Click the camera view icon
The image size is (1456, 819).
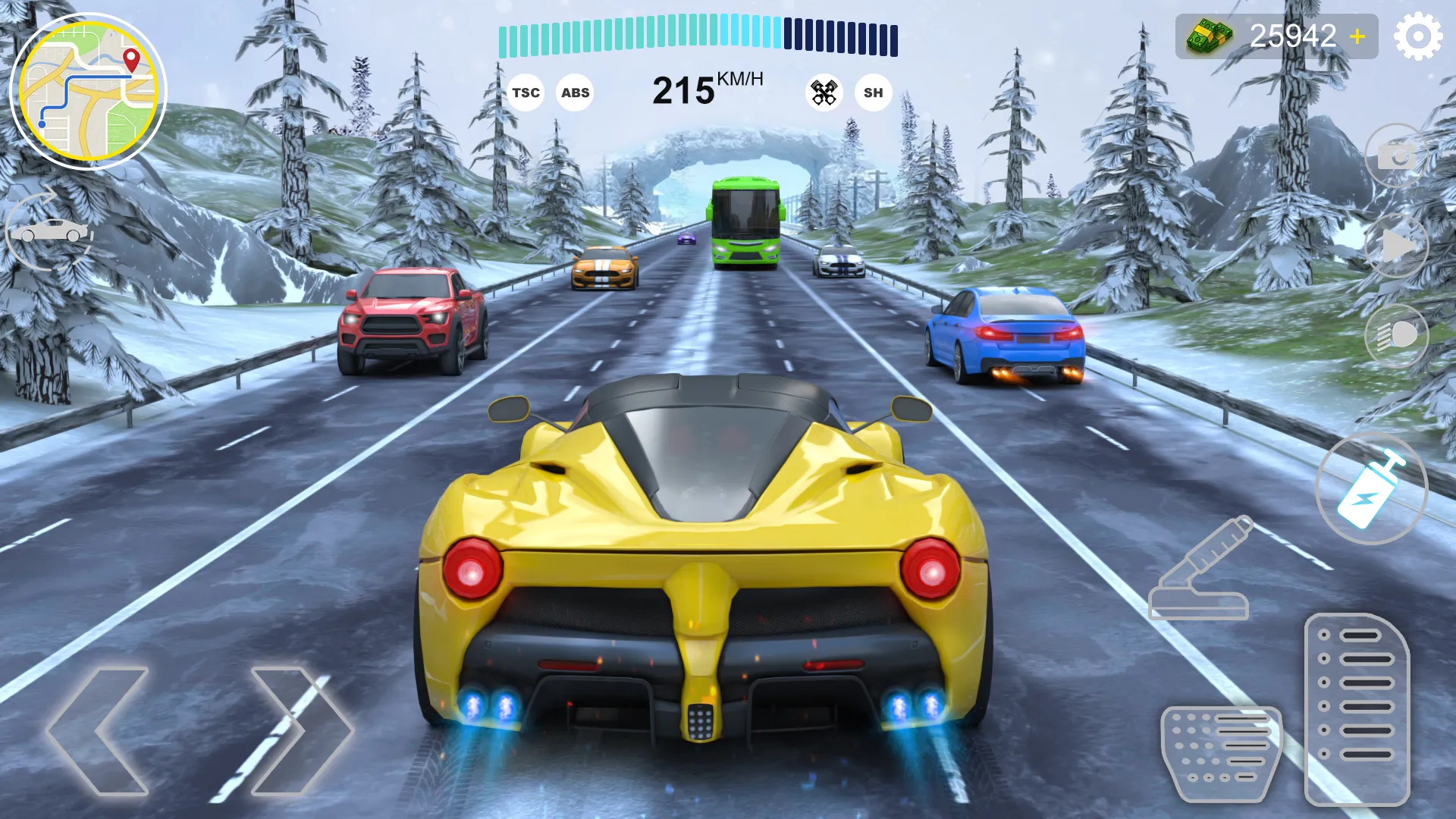pos(1399,157)
